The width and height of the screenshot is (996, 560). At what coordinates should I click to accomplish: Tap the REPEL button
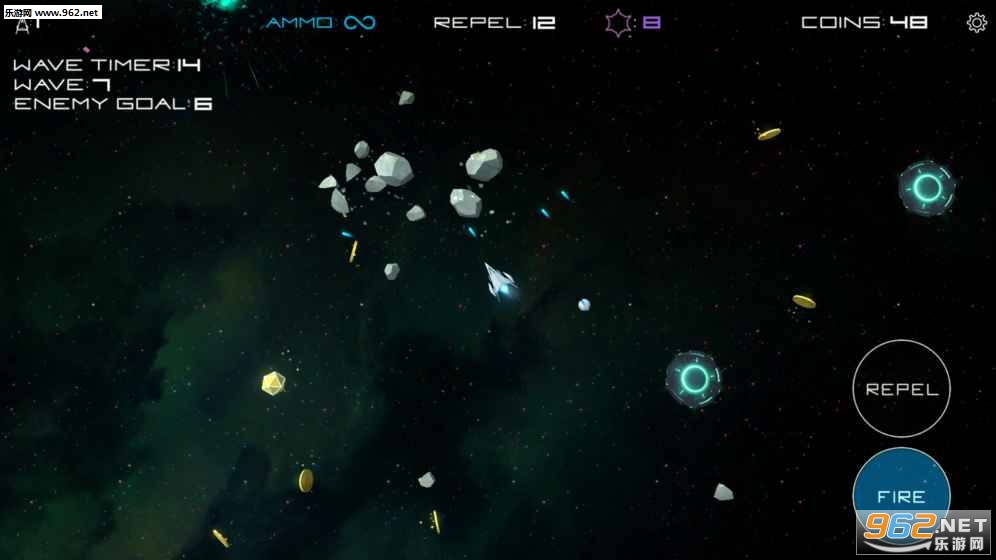901,389
